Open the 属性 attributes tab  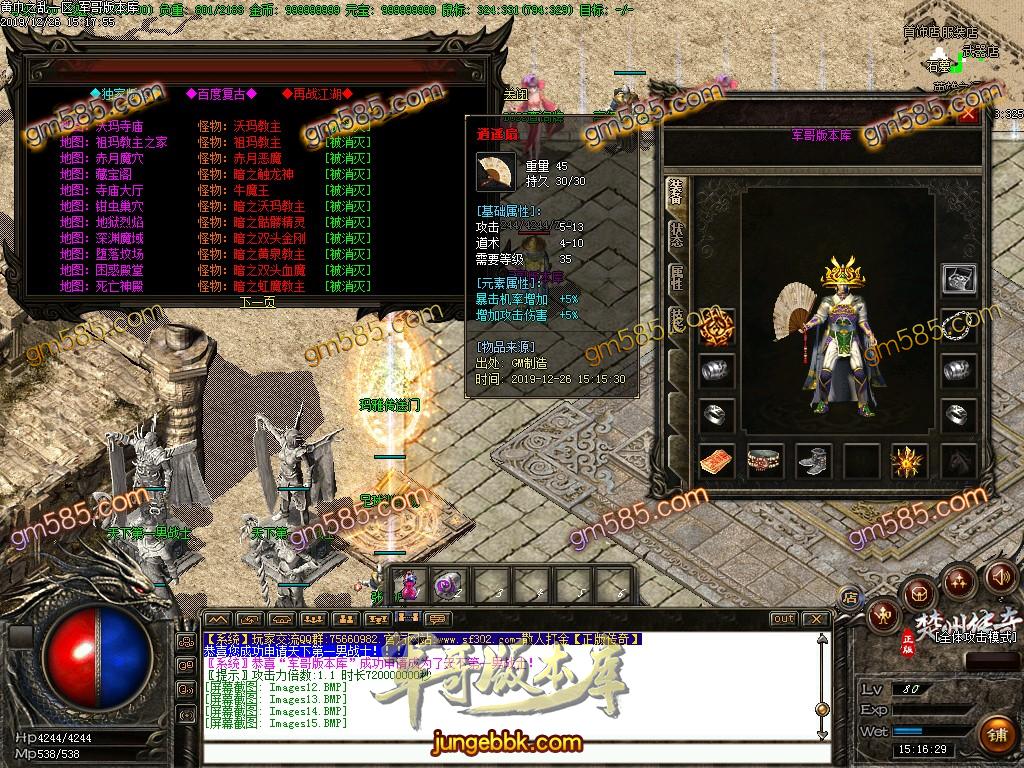[676, 278]
